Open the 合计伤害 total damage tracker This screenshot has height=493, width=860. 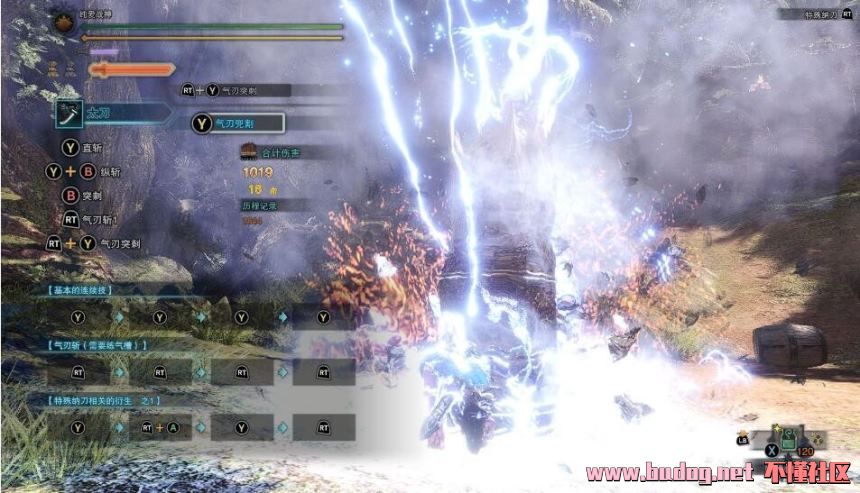(x=272, y=153)
